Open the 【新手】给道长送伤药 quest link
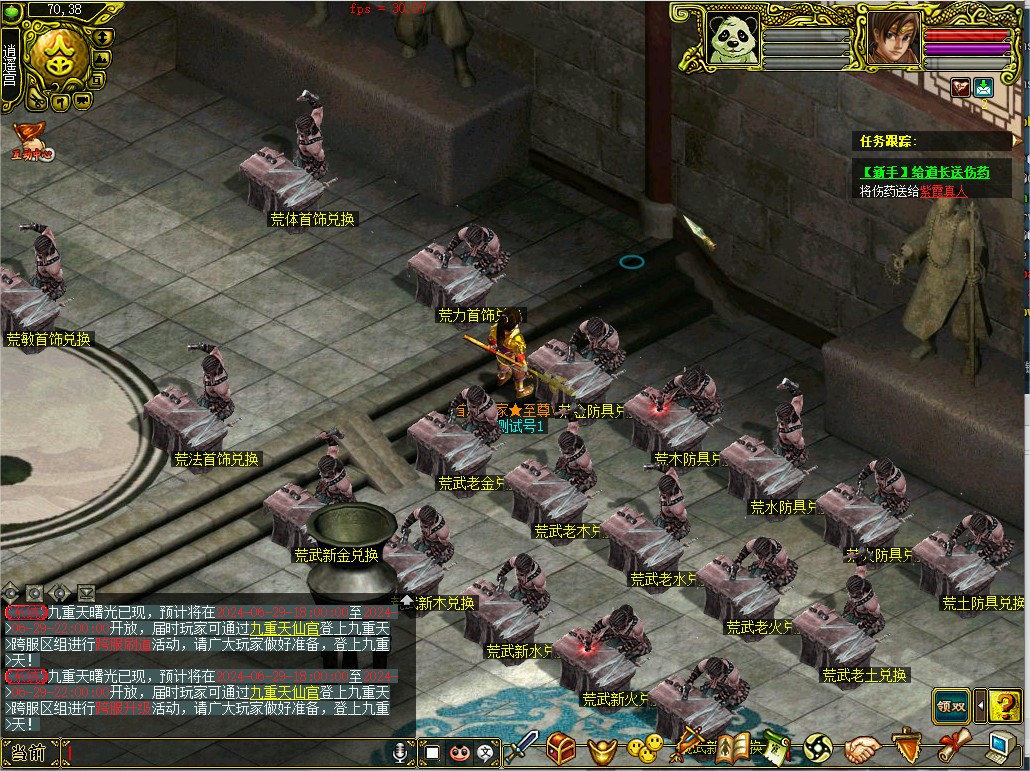 [925, 172]
